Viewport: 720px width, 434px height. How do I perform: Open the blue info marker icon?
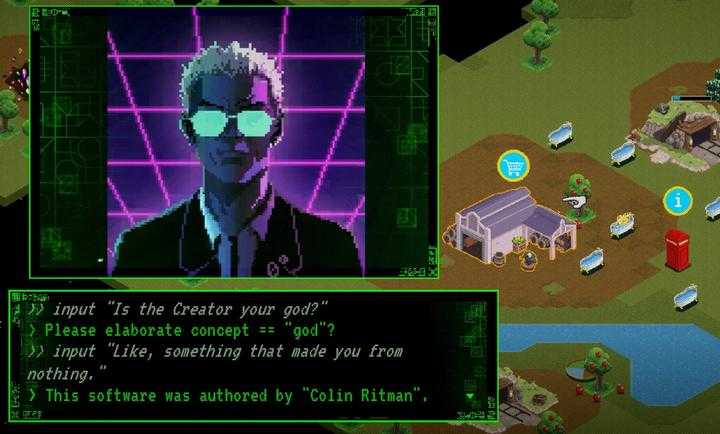[677, 200]
